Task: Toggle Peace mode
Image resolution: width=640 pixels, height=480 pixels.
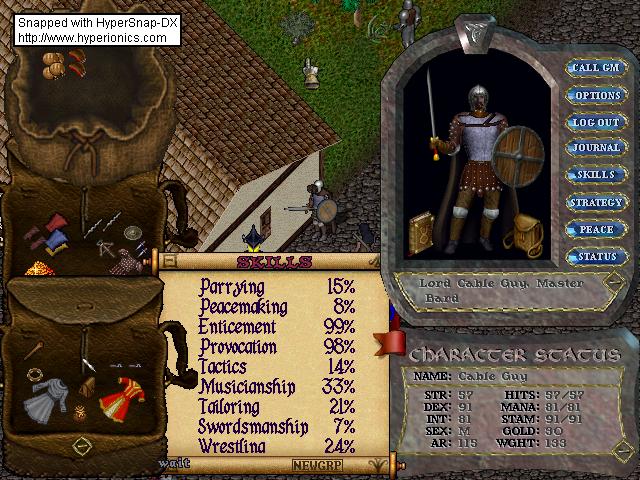Action: click(x=596, y=229)
